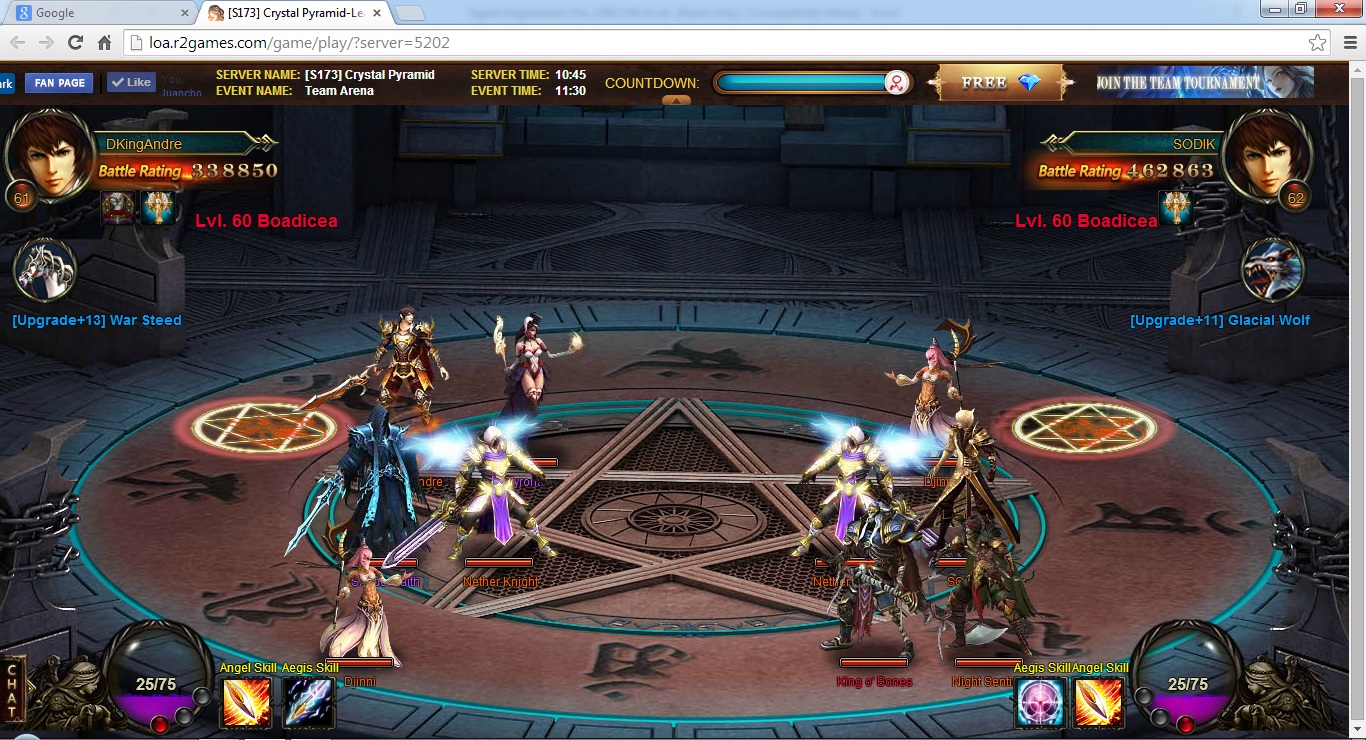Click the Facebook Like button
1366x740 pixels.
tap(131, 83)
